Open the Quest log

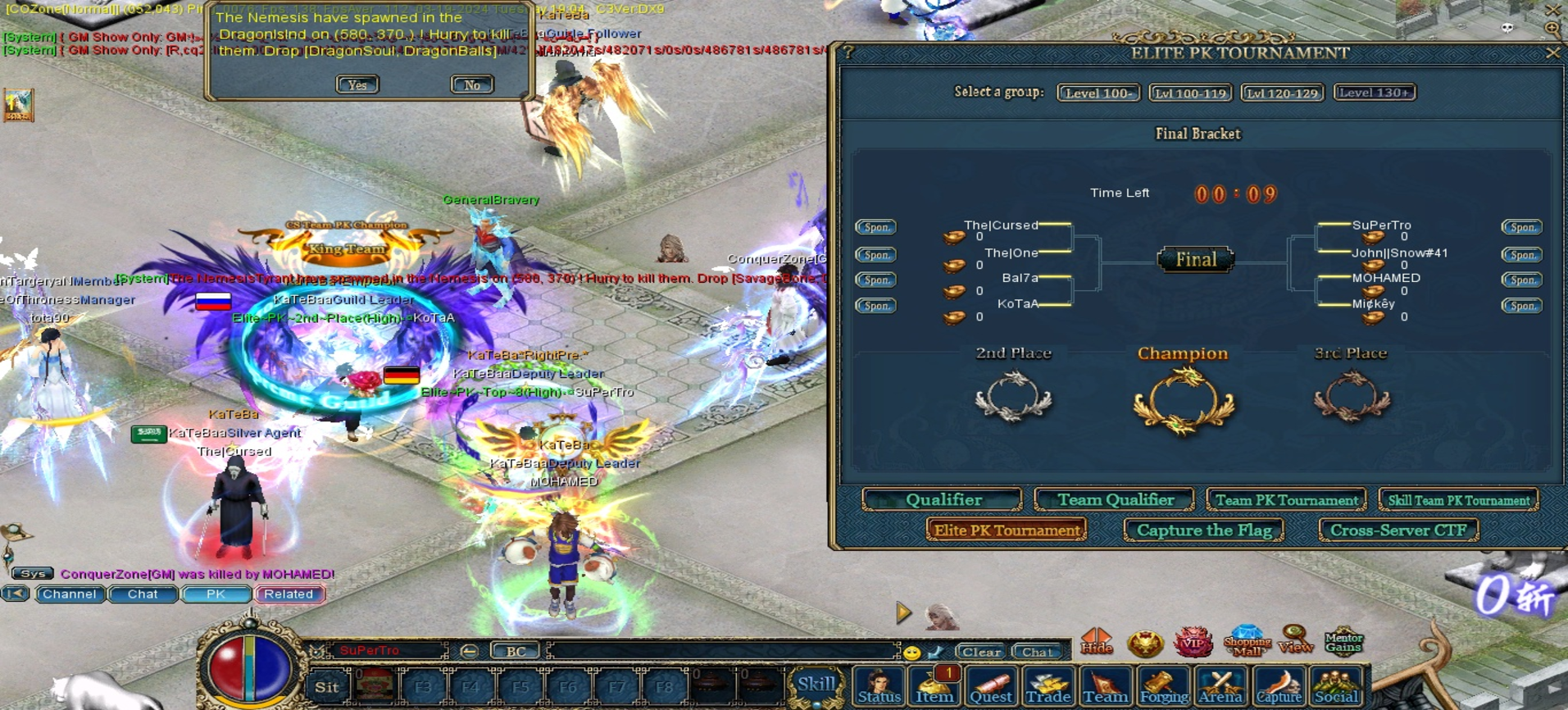[x=991, y=686]
